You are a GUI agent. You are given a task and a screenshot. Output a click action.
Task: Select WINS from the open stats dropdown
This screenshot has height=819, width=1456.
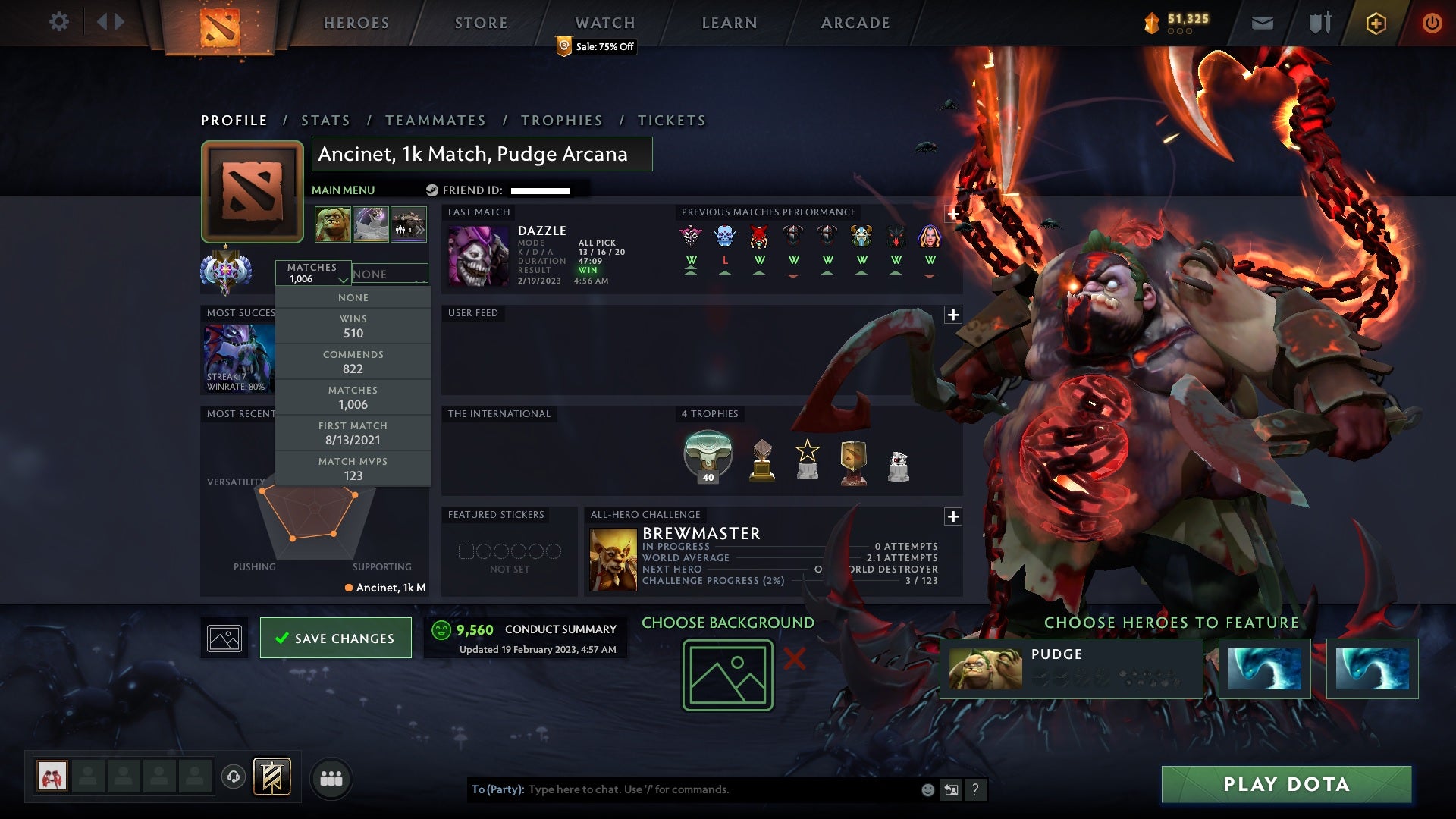pyautogui.click(x=353, y=326)
